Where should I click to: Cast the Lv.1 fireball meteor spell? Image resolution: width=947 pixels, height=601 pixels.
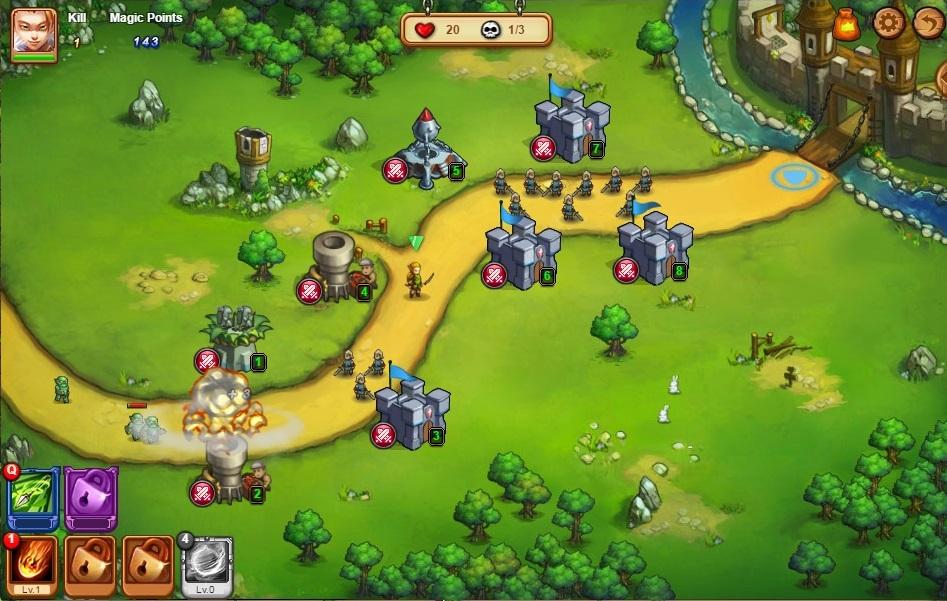click(33, 564)
